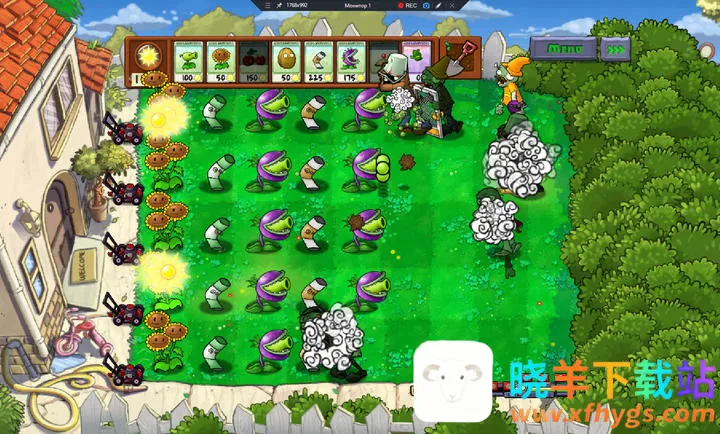This screenshot has height=434, width=720.
Task: Click the REC button in the recorder bar
Action: pyautogui.click(x=404, y=6)
